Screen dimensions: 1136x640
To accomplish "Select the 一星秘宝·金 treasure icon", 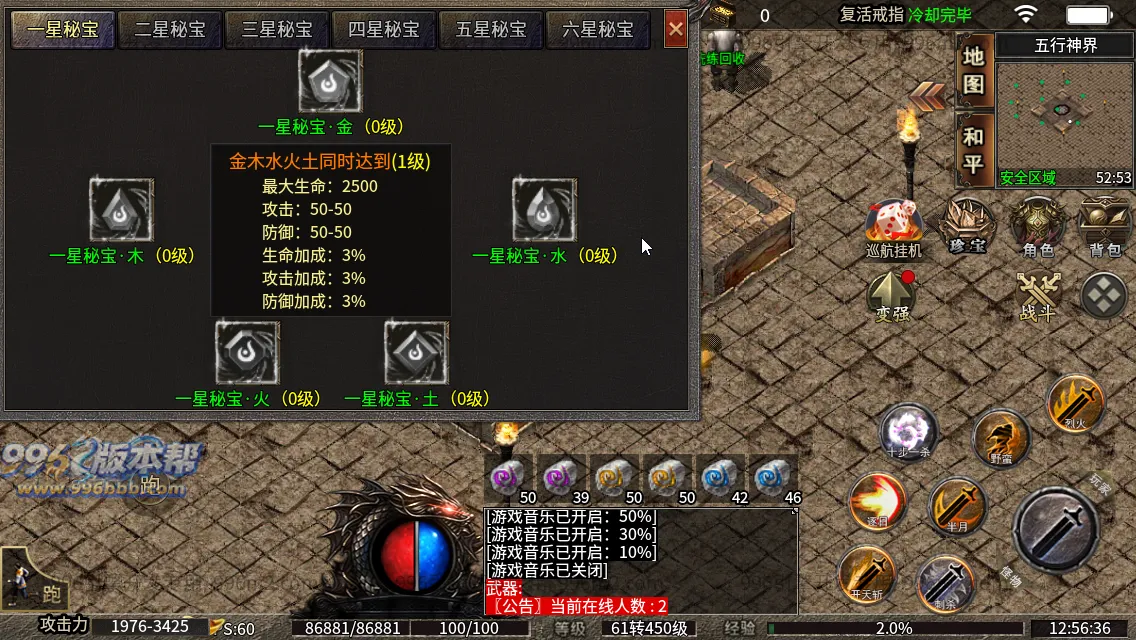I will [x=330, y=82].
